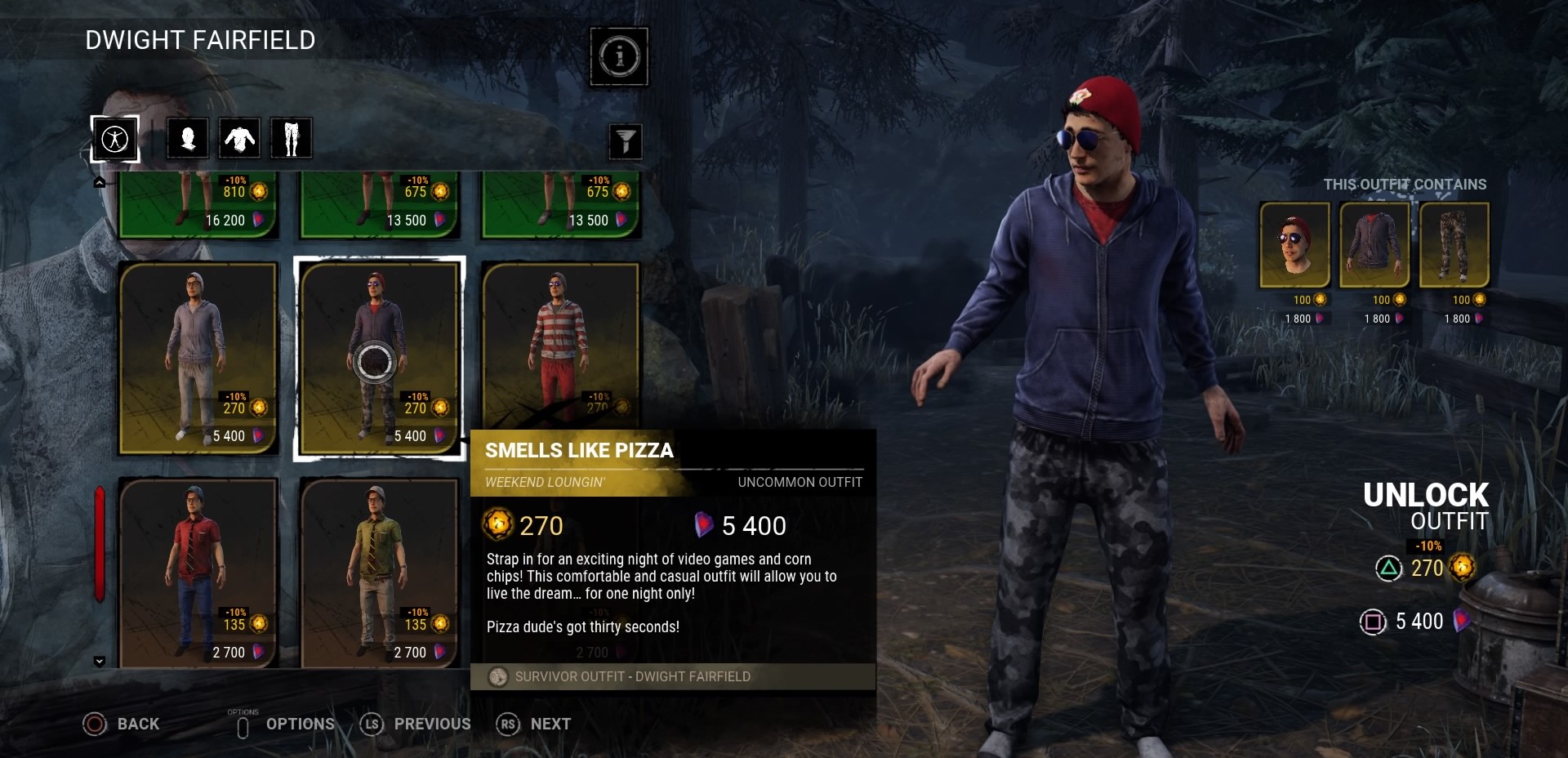Select the striped red hoodie outfit
1568x758 pixels.
[x=561, y=343]
